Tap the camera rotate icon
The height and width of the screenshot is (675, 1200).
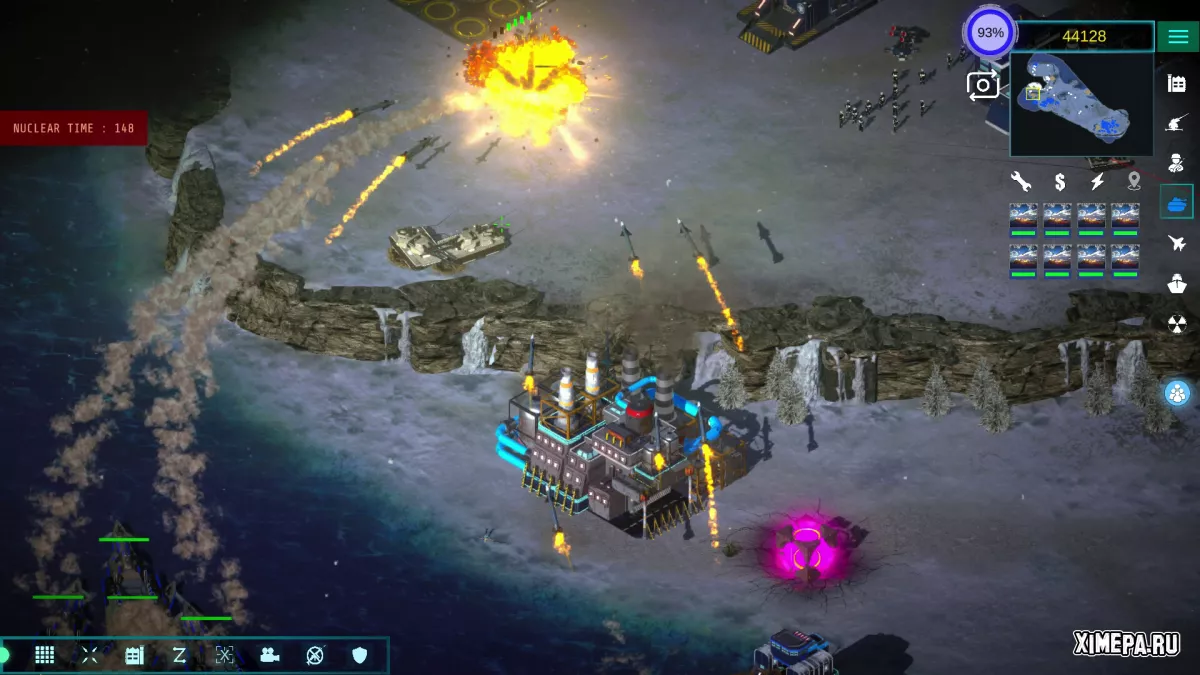tap(982, 86)
